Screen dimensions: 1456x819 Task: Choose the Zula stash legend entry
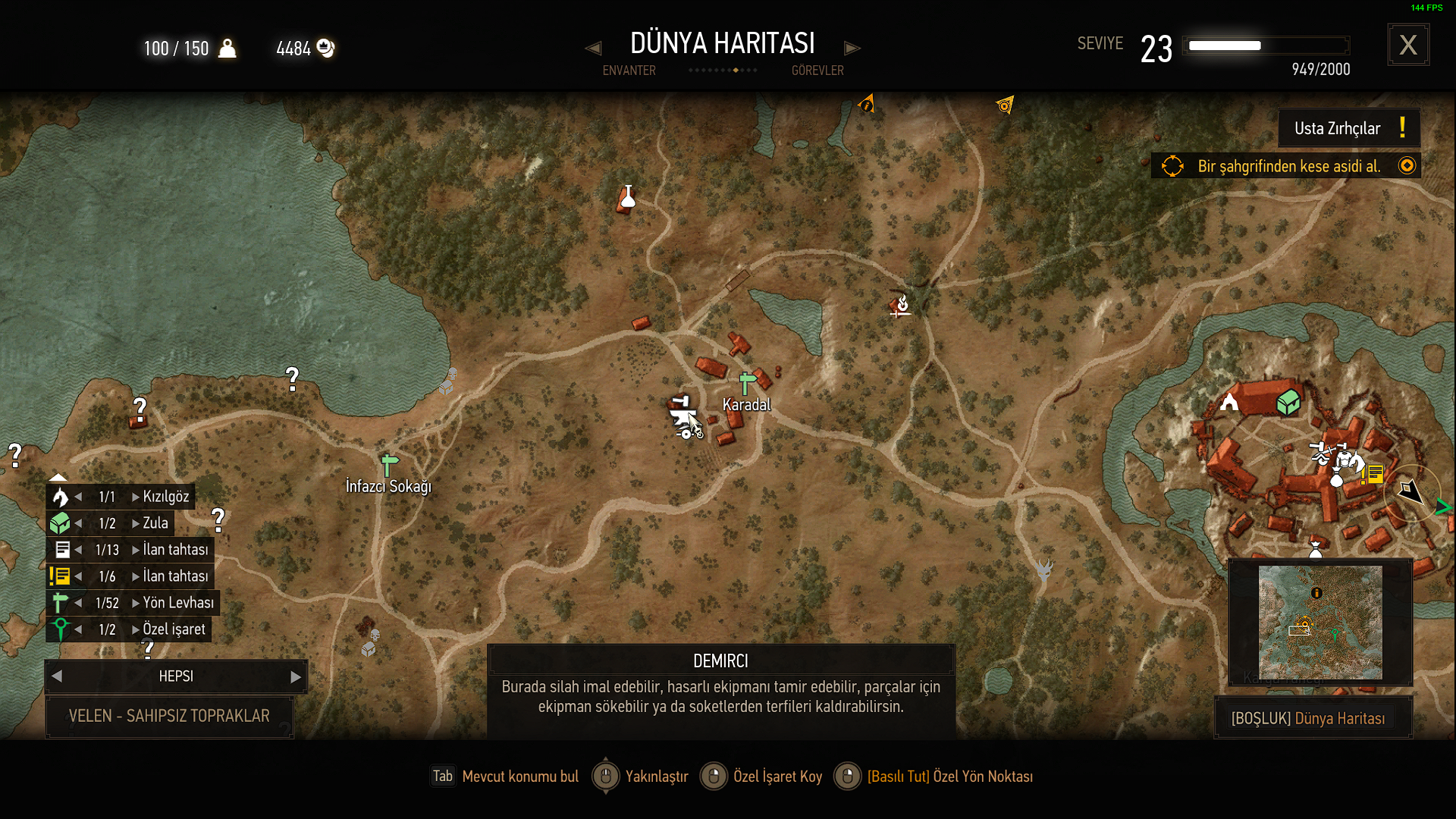(x=155, y=523)
